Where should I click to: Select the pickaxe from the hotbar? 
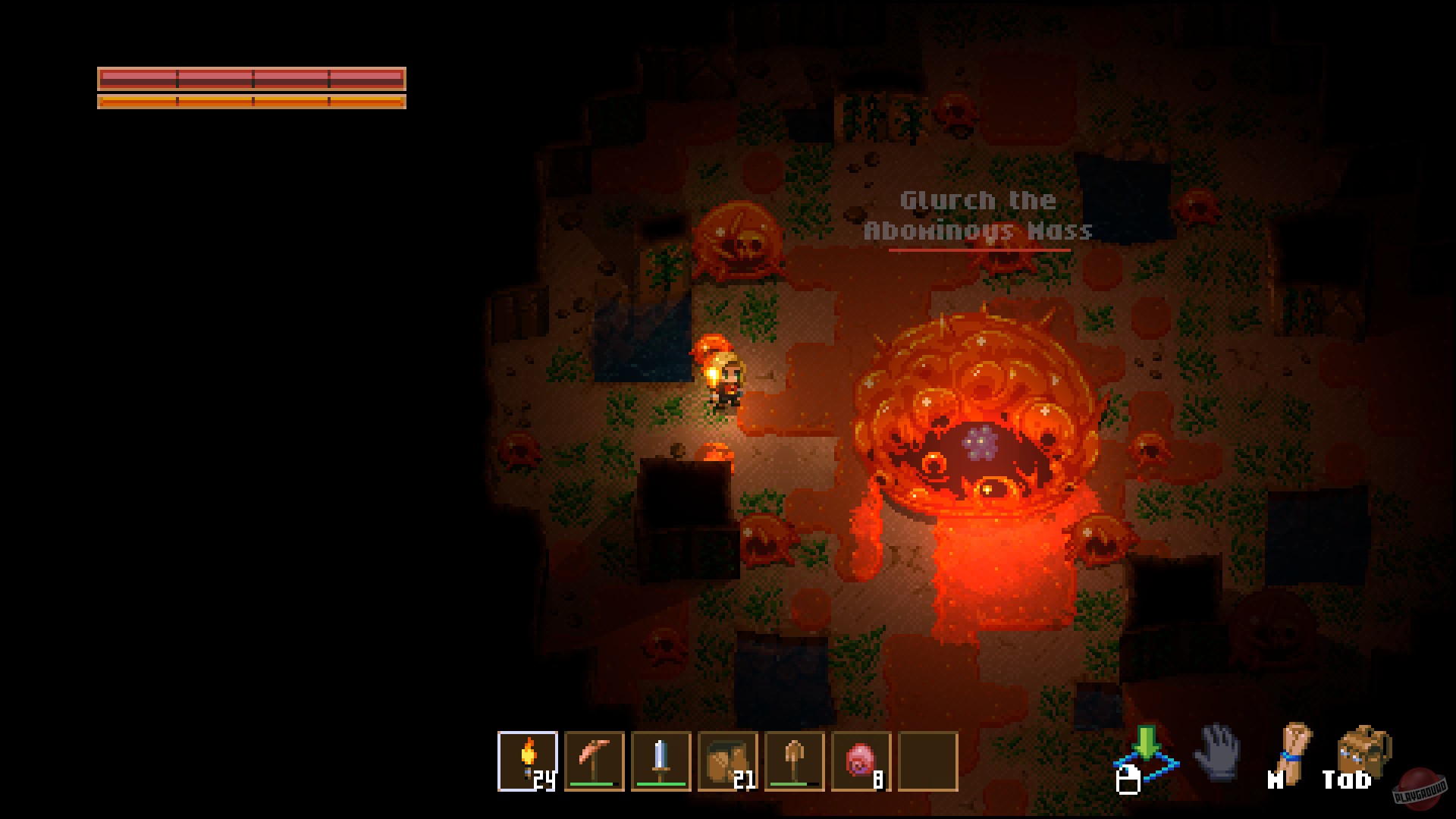[x=595, y=761]
